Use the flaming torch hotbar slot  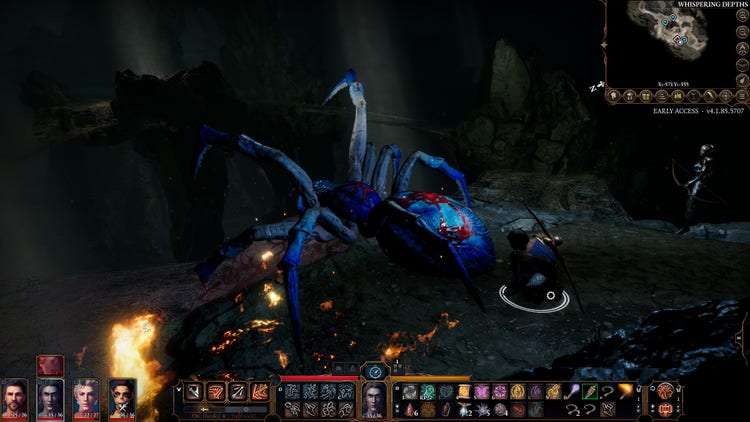(624, 390)
